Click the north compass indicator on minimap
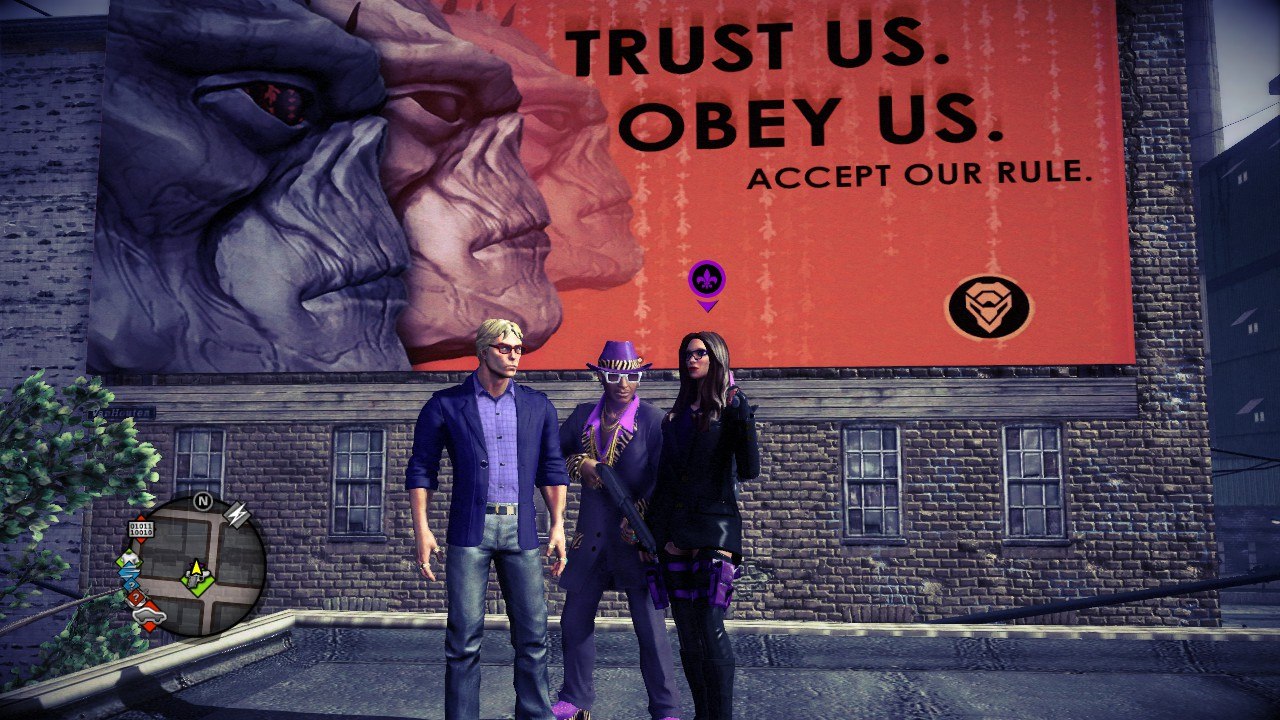The width and height of the screenshot is (1280, 720). pos(203,500)
